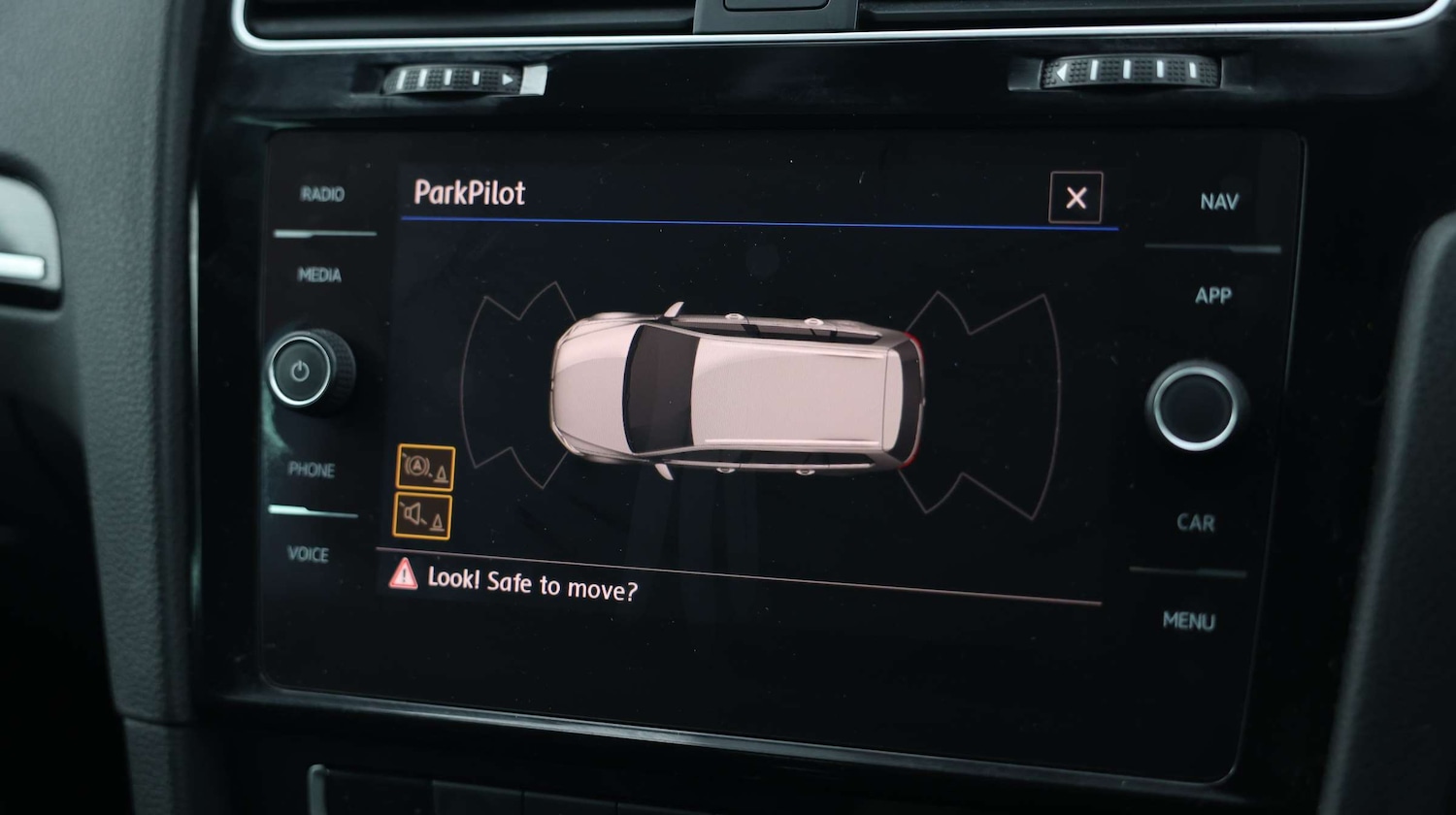Show the APP screen
Screen dimensions: 1456x815
pyautogui.click(x=1213, y=296)
